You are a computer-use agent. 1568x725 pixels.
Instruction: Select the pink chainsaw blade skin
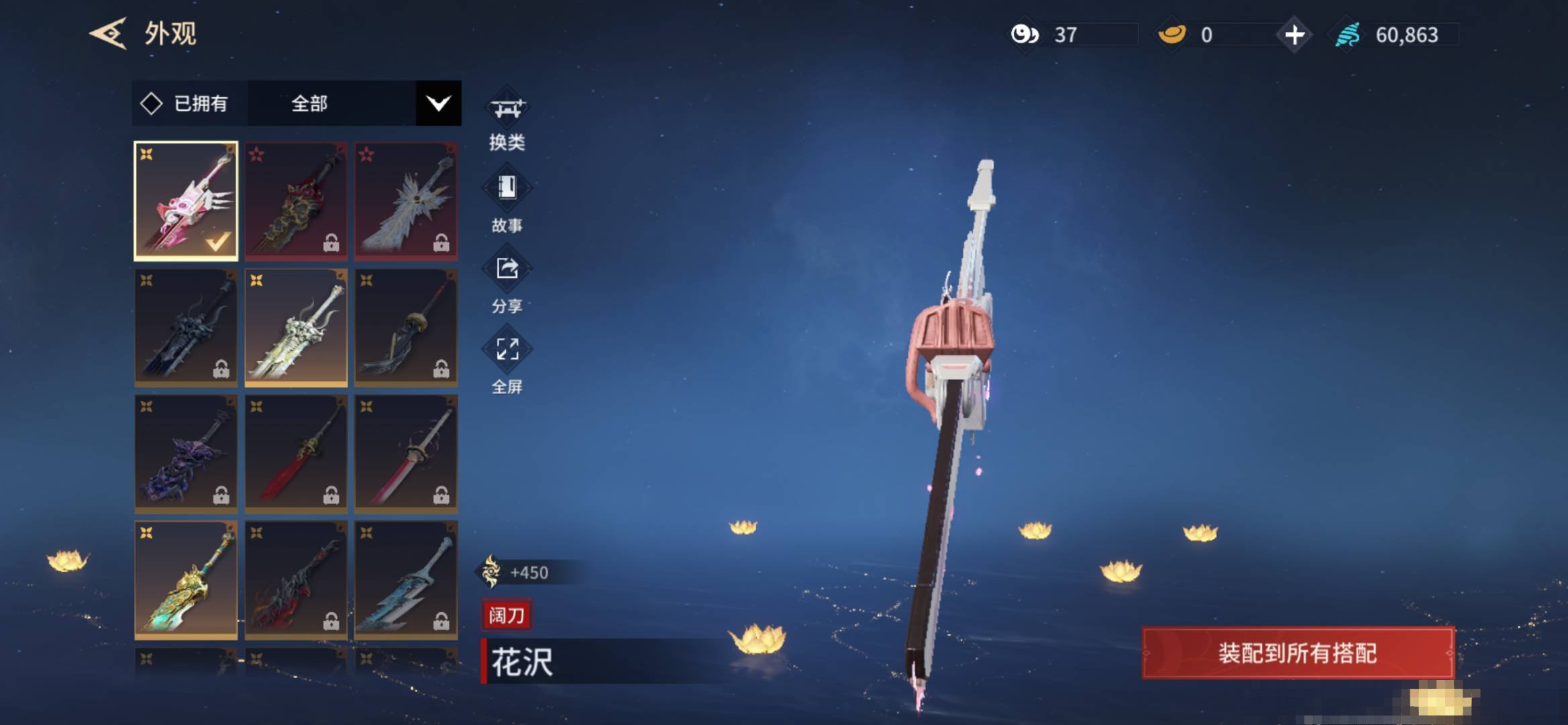pyautogui.click(x=186, y=201)
